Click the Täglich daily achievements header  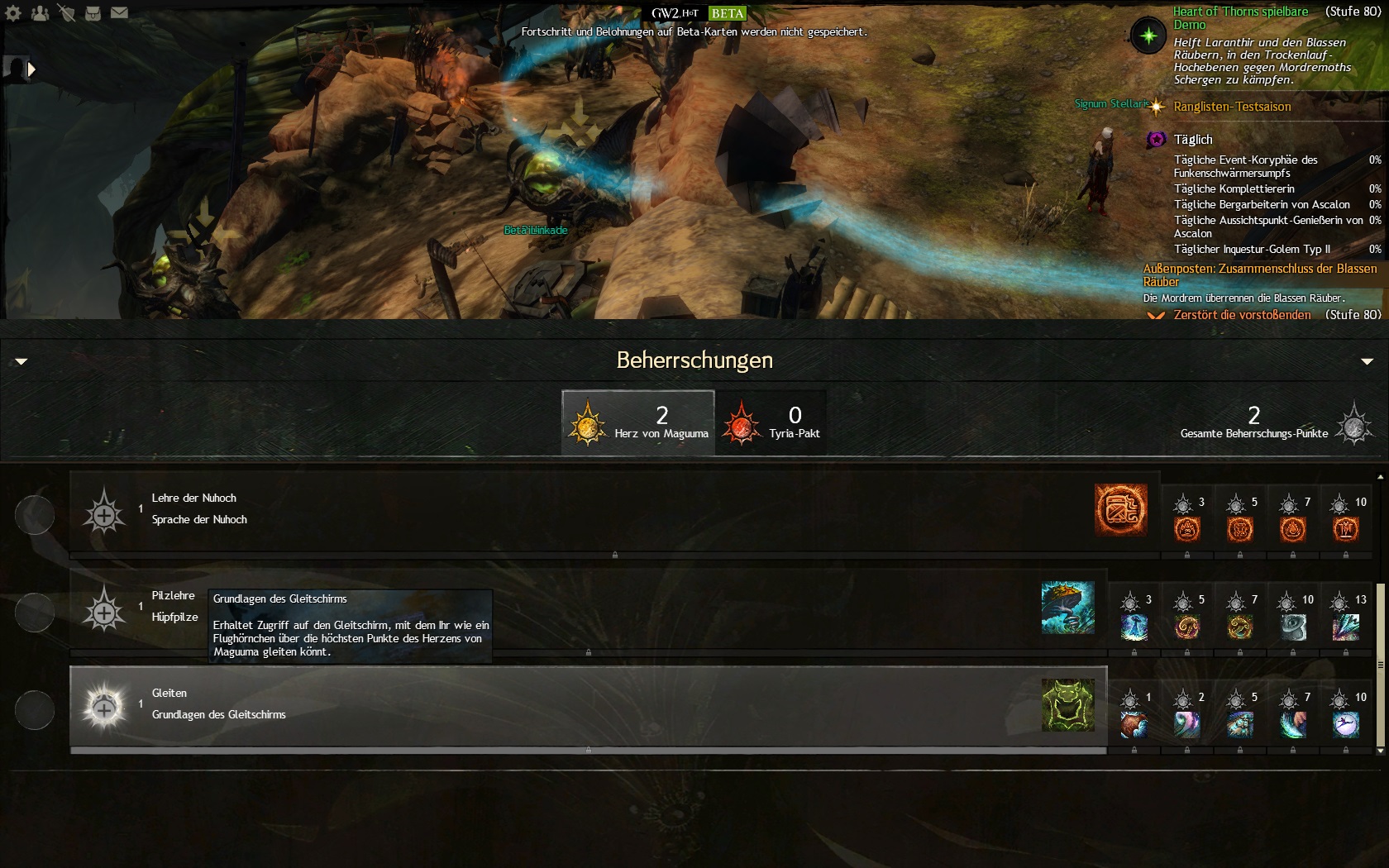pyautogui.click(x=1193, y=140)
